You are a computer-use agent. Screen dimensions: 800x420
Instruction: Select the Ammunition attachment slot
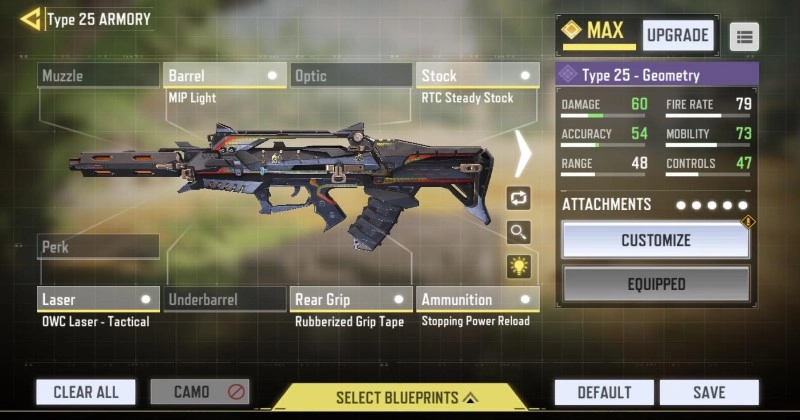click(x=477, y=299)
